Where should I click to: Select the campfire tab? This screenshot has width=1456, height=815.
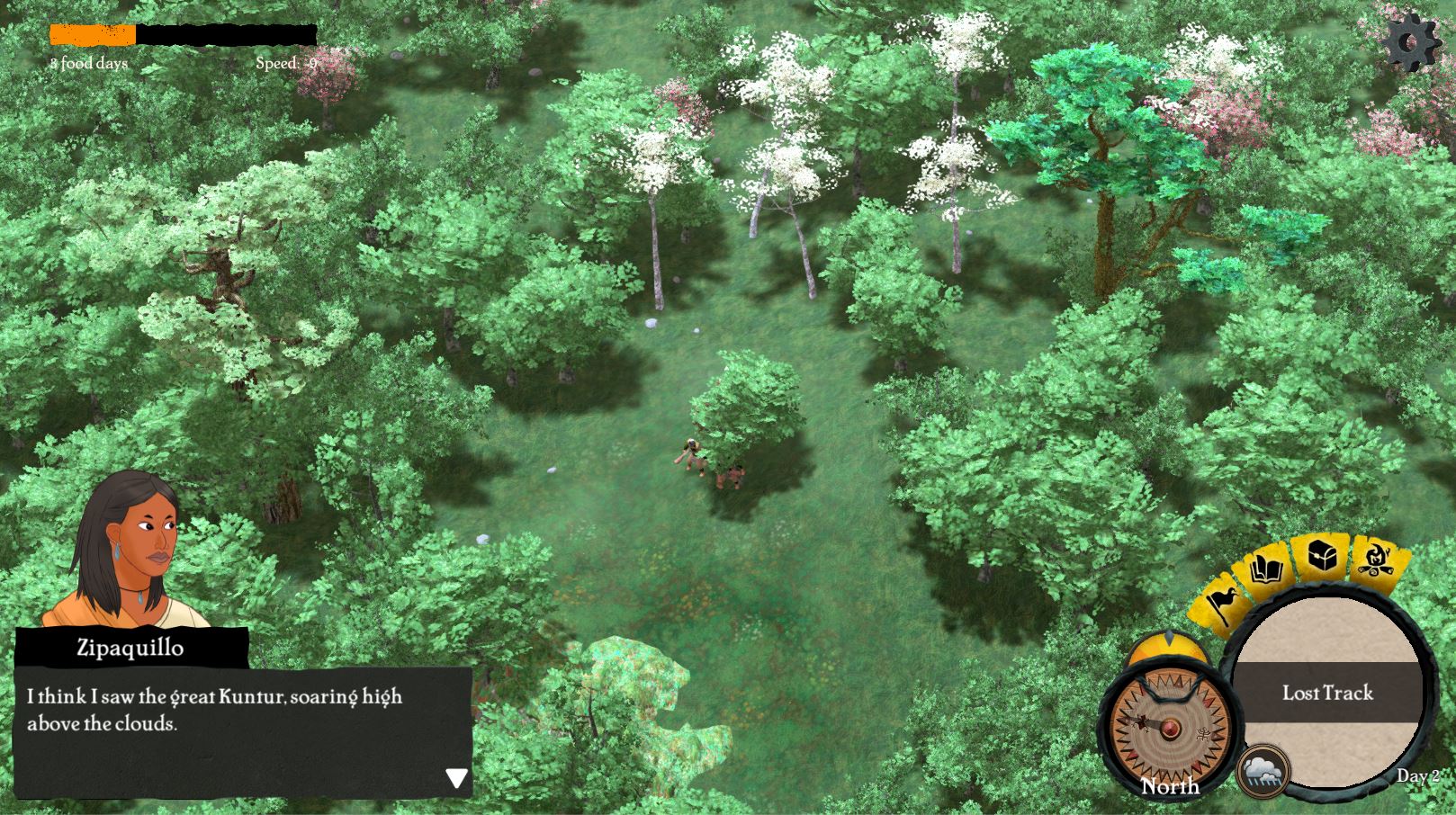pos(1374,560)
